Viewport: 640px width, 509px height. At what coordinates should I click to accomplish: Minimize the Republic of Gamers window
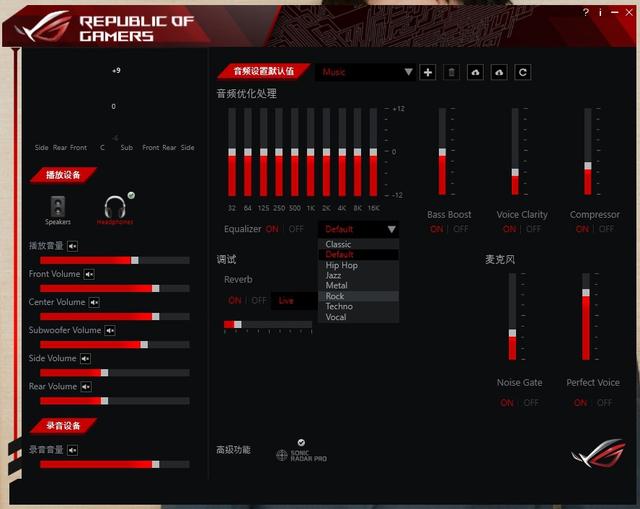point(614,13)
